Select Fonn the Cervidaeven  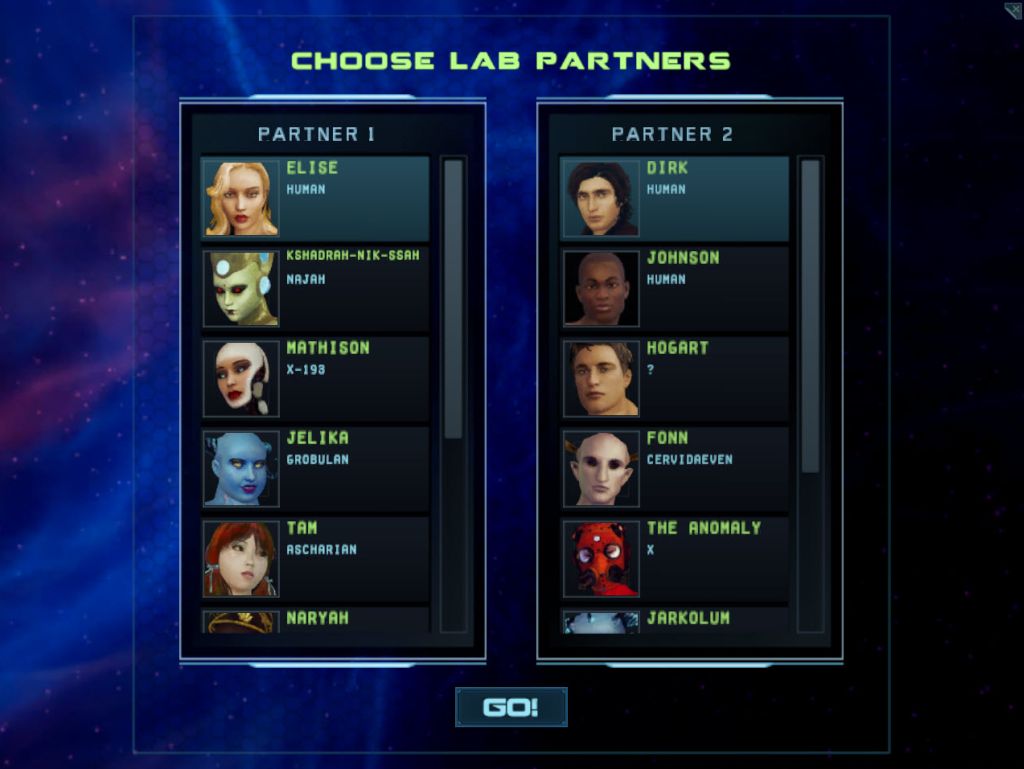coord(675,468)
